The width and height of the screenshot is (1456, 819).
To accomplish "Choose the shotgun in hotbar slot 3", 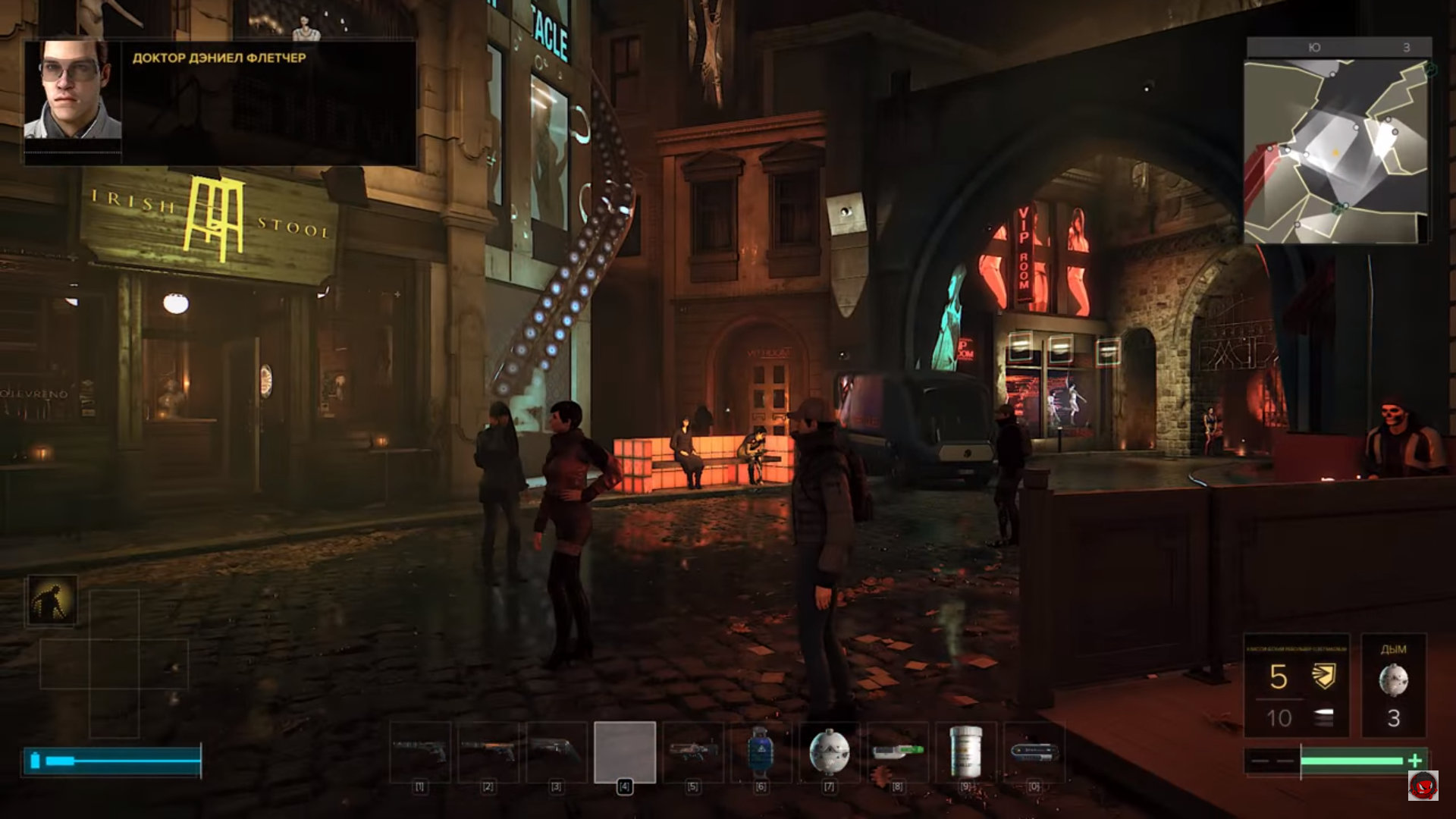I will [557, 752].
